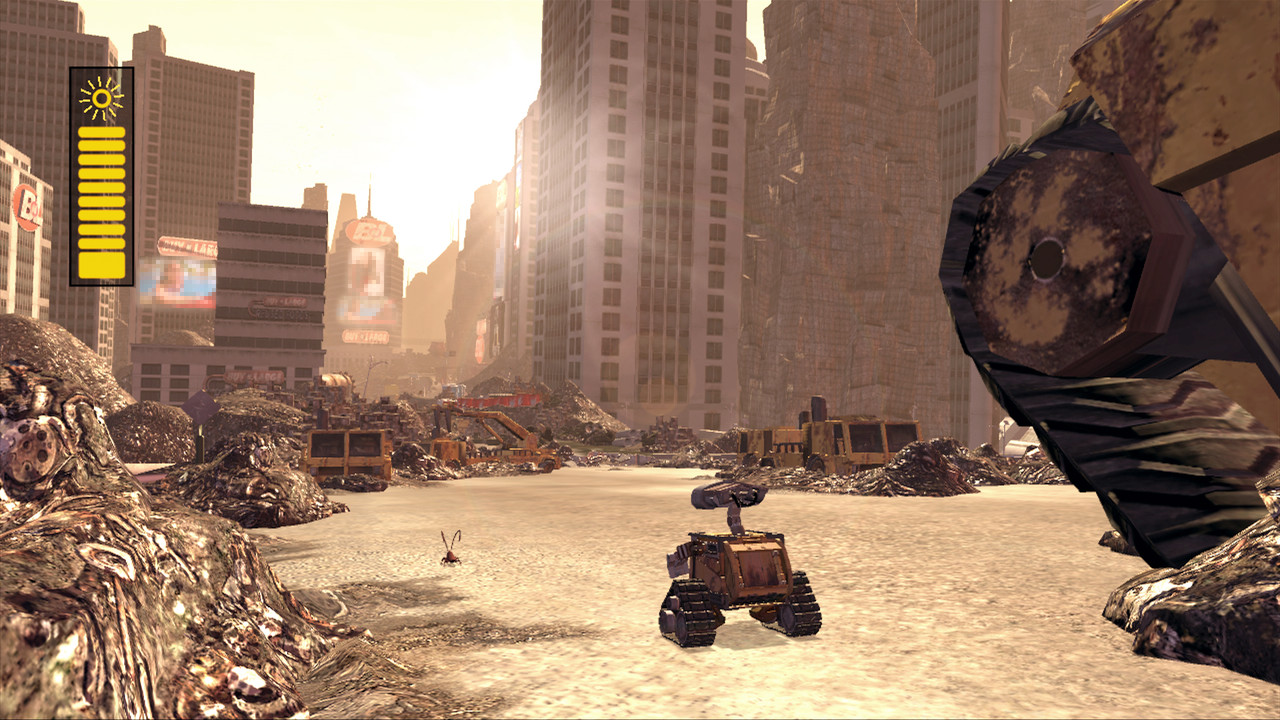Image resolution: width=1280 pixels, height=720 pixels.
Task: Select the red BnL sign on the left tower
Action: click(x=24, y=205)
